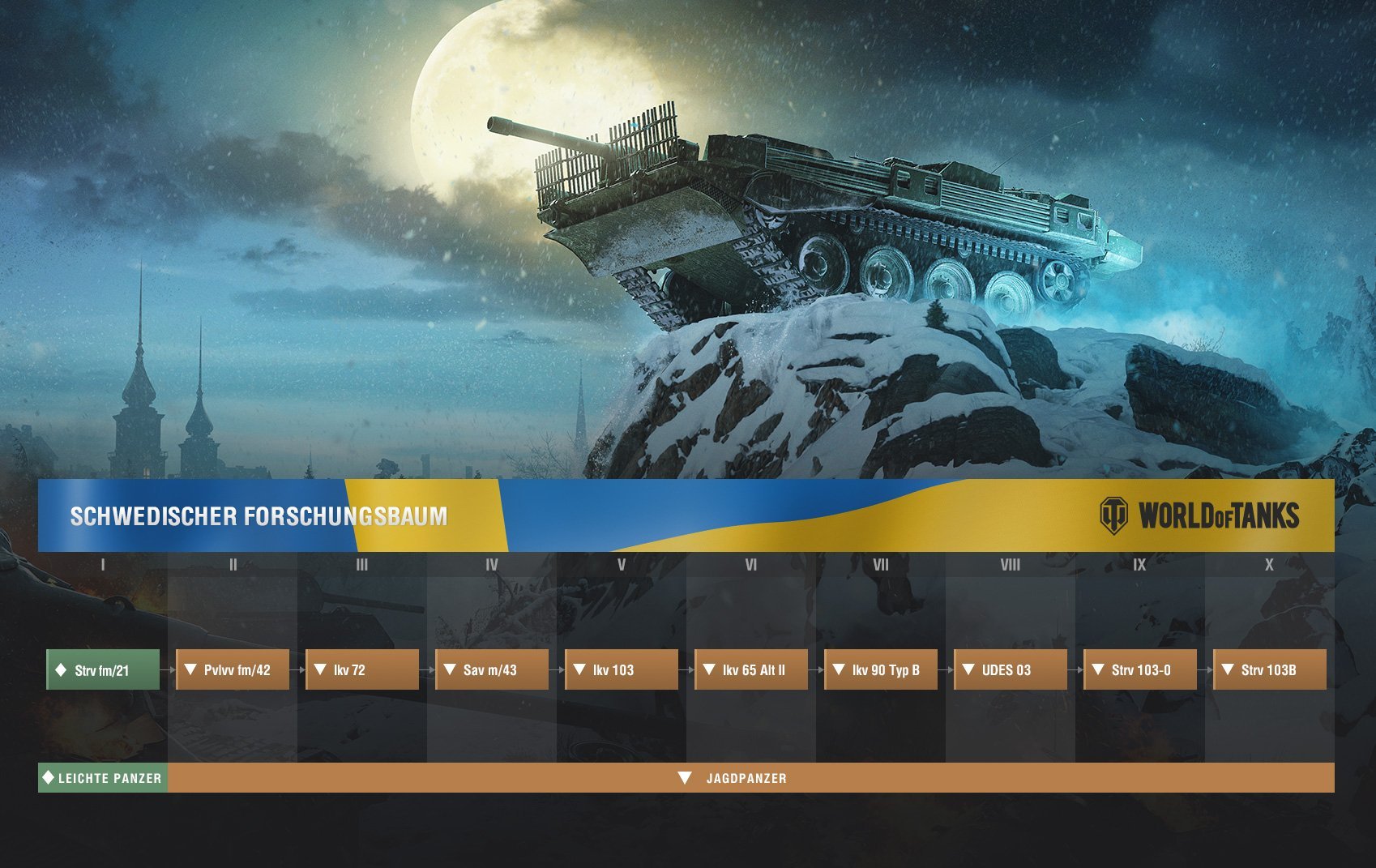The height and width of the screenshot is (868, 1376).
Task: Click the Leichte Panzer legend label
Action: pyautogui.click(x=103, y=778)
